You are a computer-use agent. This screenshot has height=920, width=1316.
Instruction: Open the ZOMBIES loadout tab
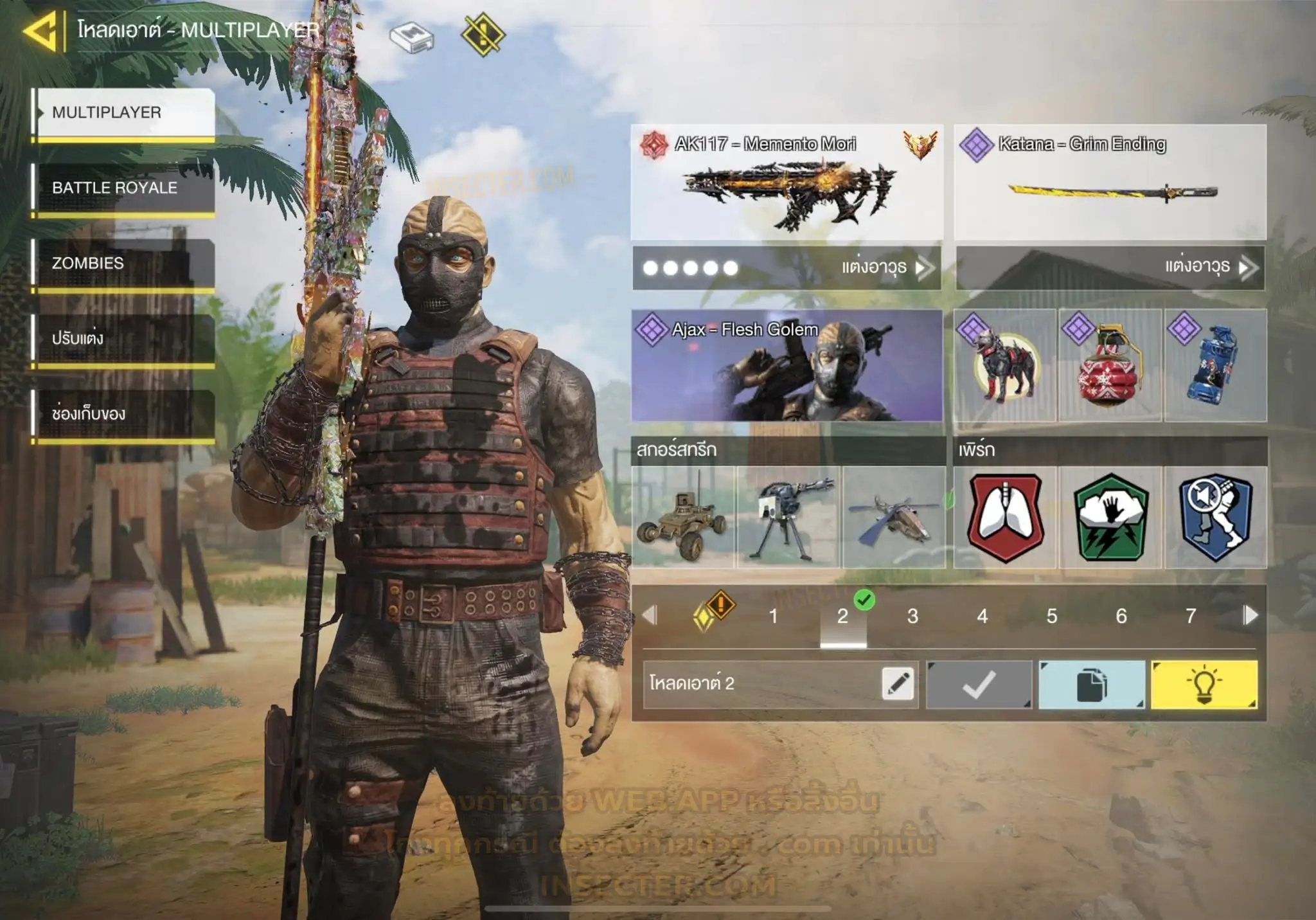(x=125, y=264)
